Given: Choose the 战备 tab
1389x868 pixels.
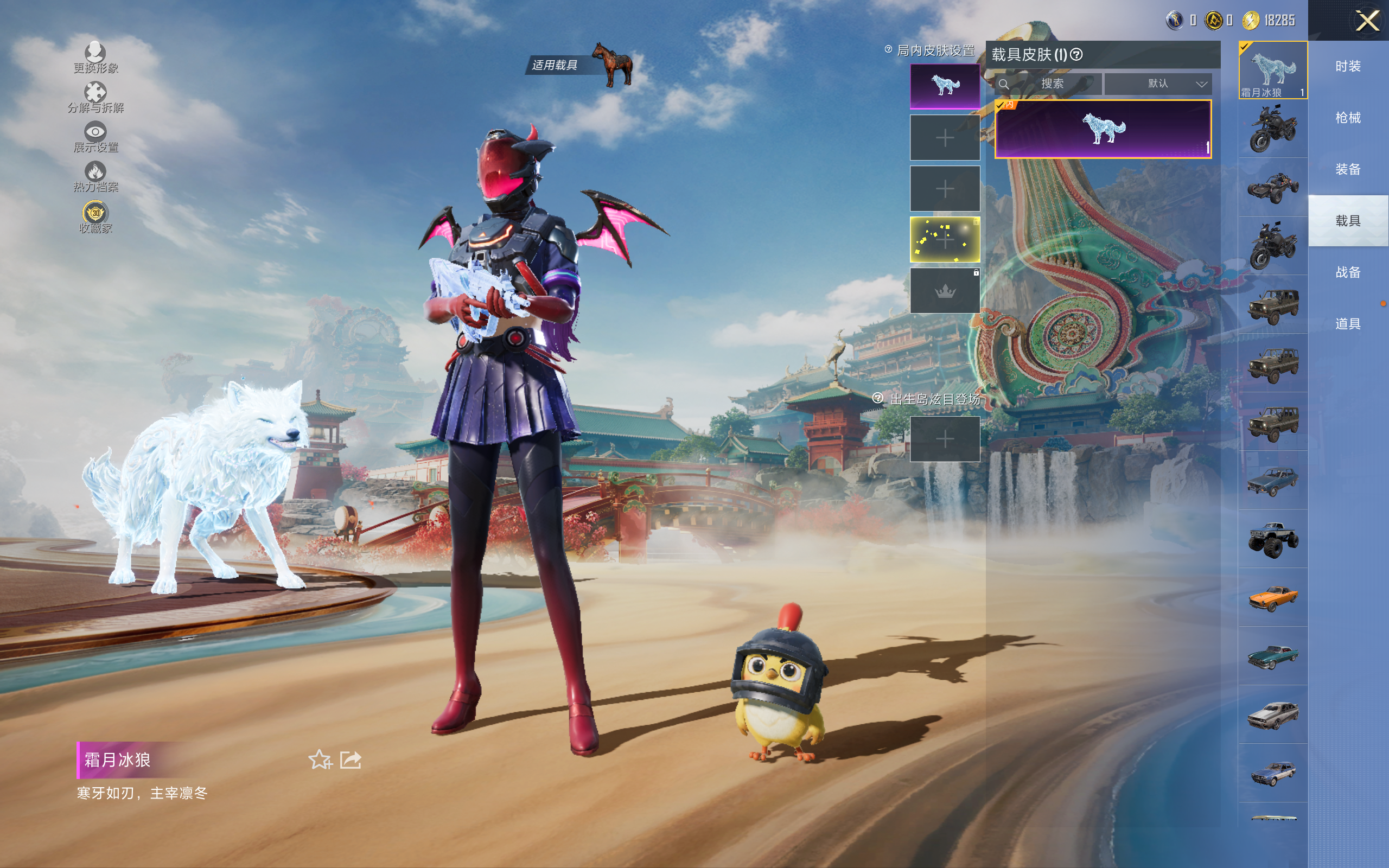Looking at the screenshot, I should point(1348,272).
